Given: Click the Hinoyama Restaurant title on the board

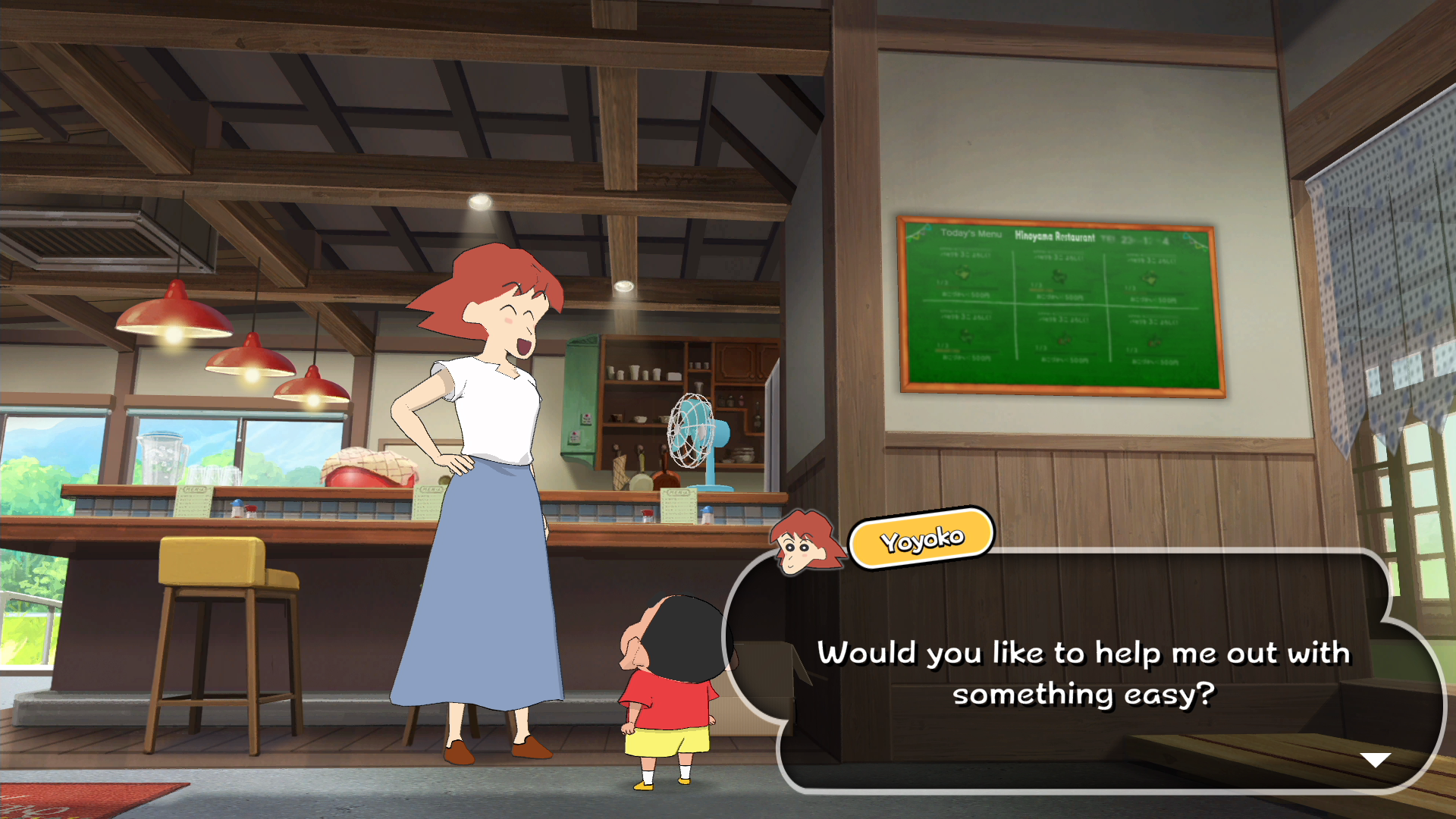Looking at the screenshot, I should (1055, 237).
